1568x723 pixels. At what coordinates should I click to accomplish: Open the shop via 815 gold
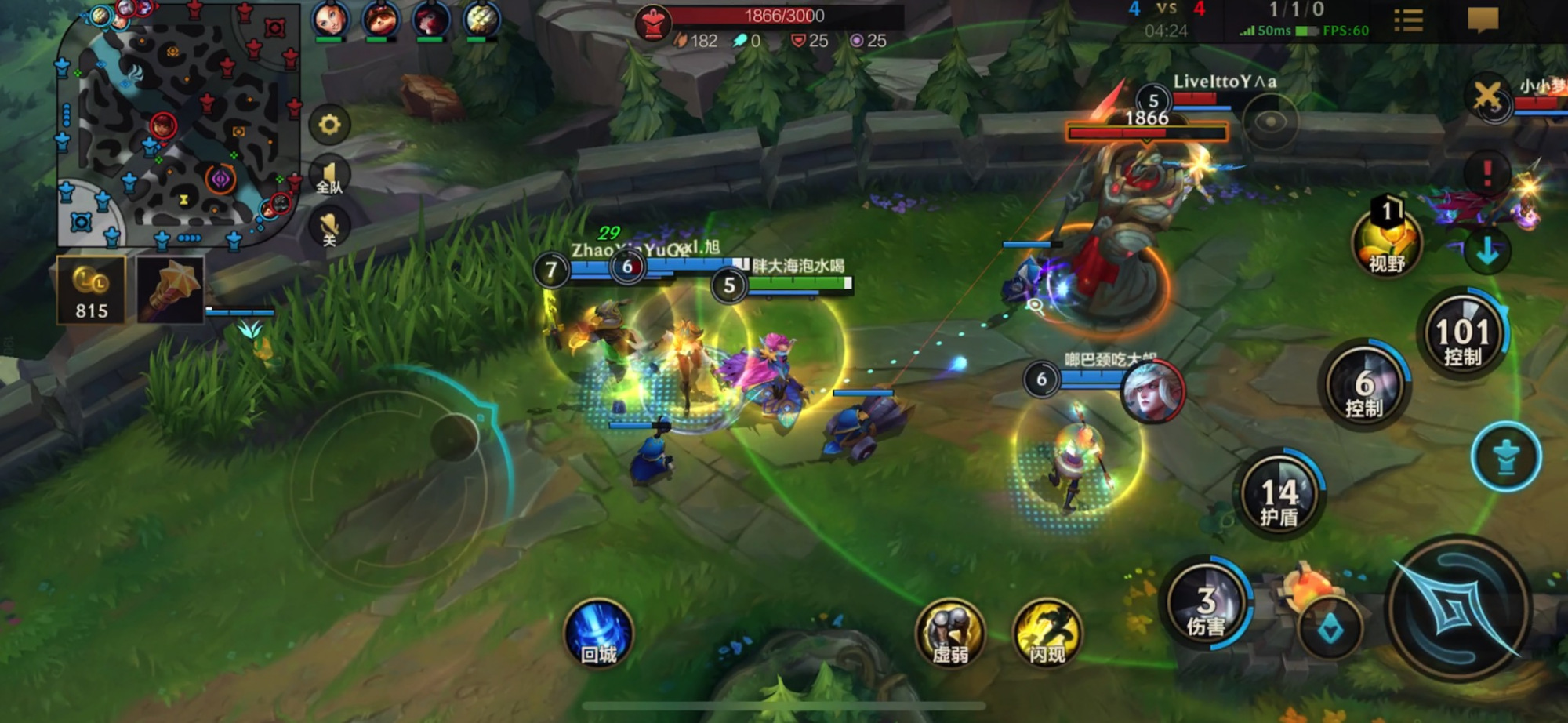click(x=91, y=291)
